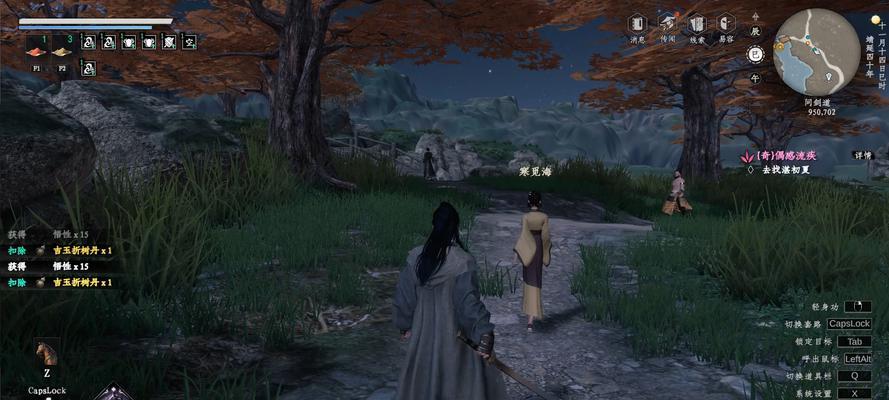Open the 传闻 (rumors) menu icon
Screen dimensions: 889x400
pyautogui.click(x=667, y=24)
